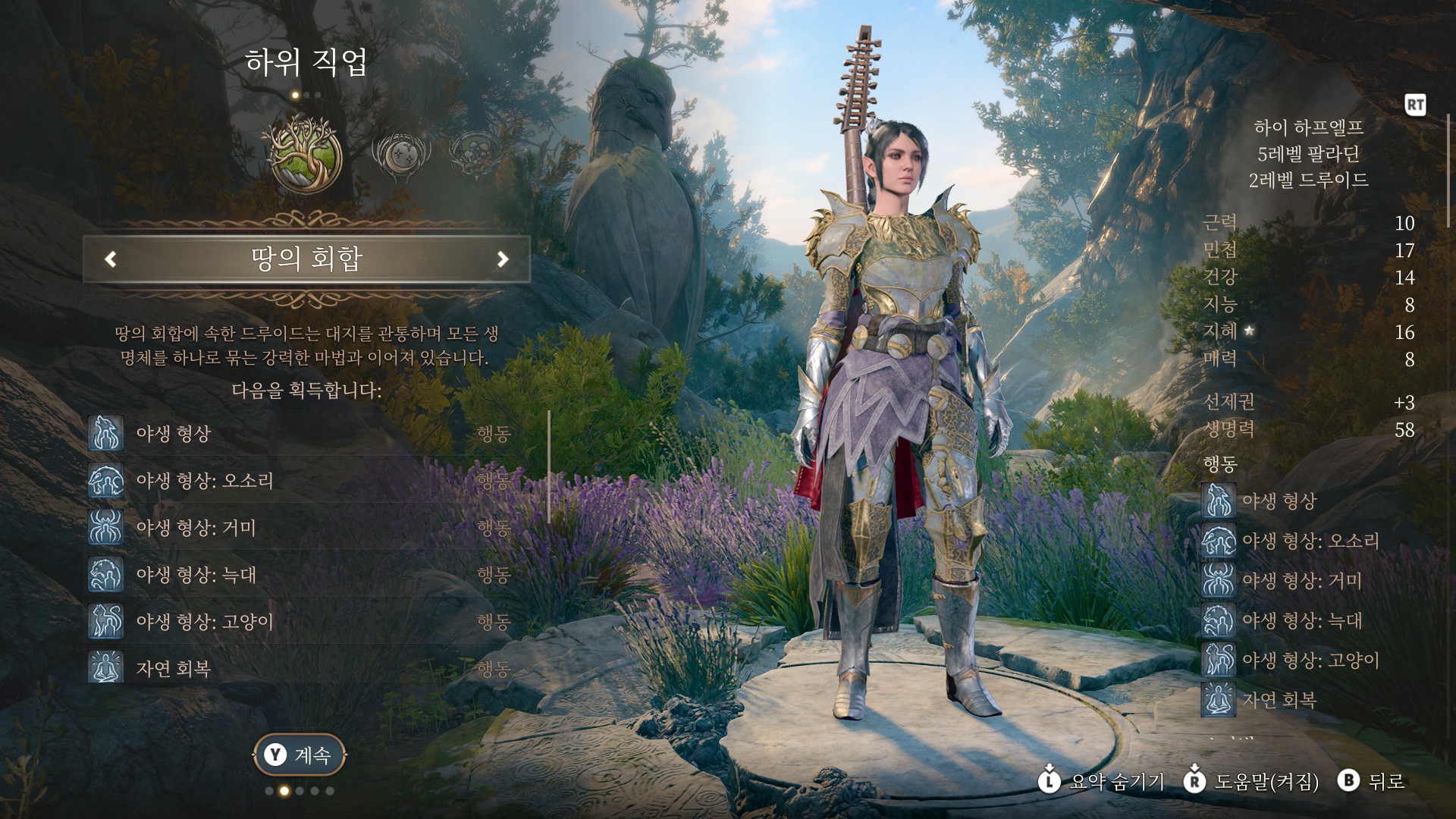Click the 계속 continue button
This screenshot has height=819, width=1456.
tap(300, 755)
